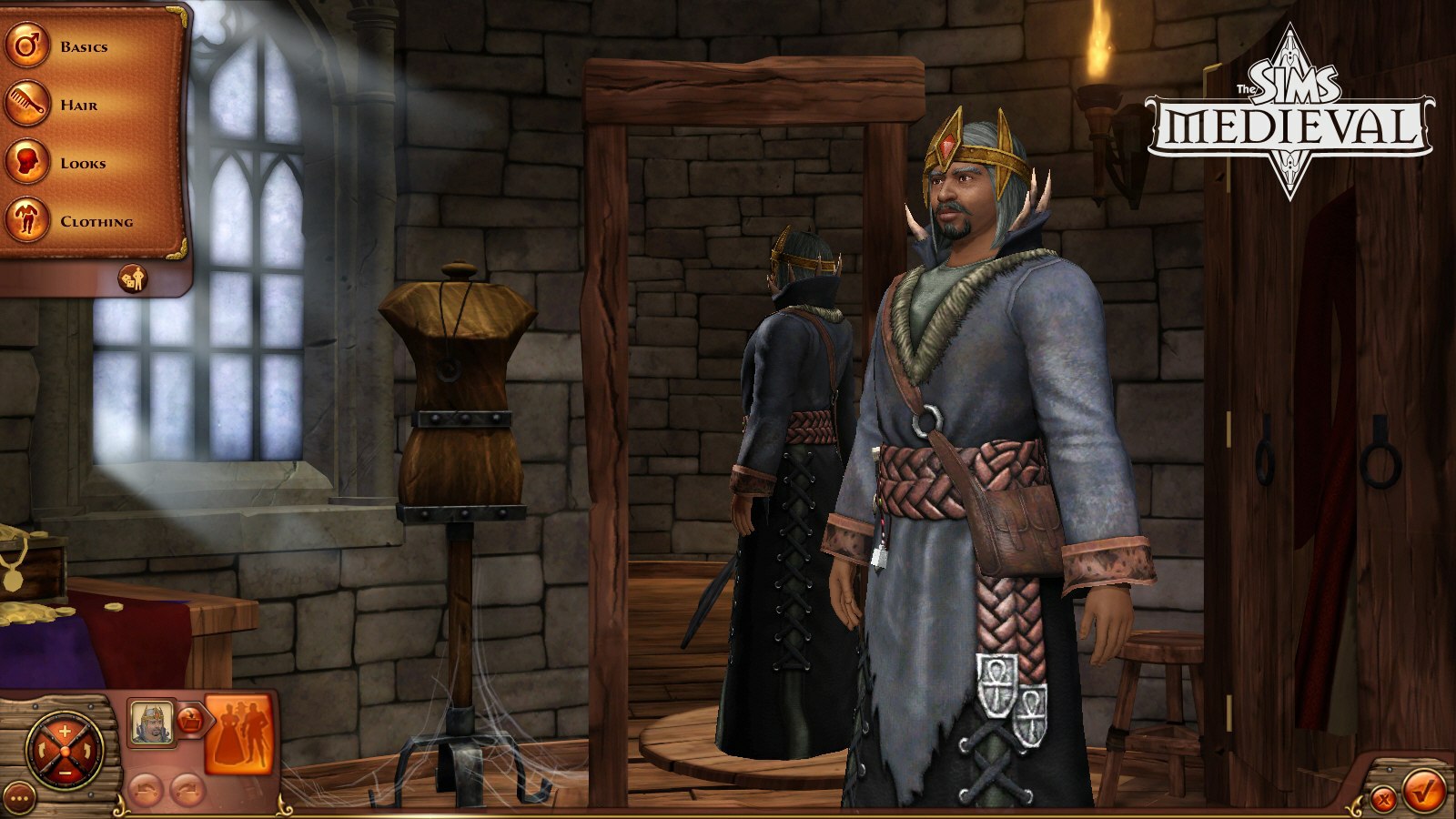Open the Basics panel via the gender symbol icon
Viewport: 1456px width, 819px height.
click(x=27, y=44)
